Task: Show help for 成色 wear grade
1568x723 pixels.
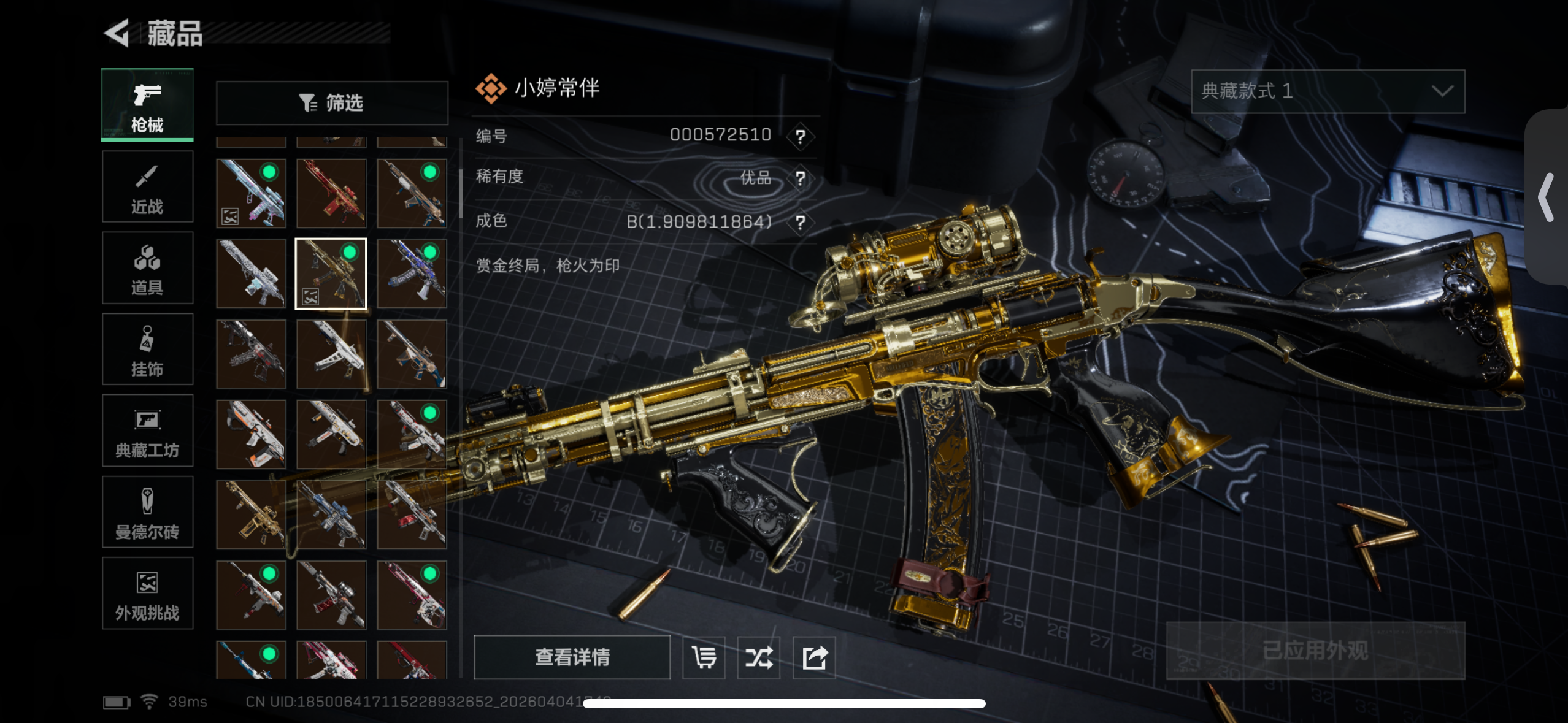Action: (x=800, y=222)
